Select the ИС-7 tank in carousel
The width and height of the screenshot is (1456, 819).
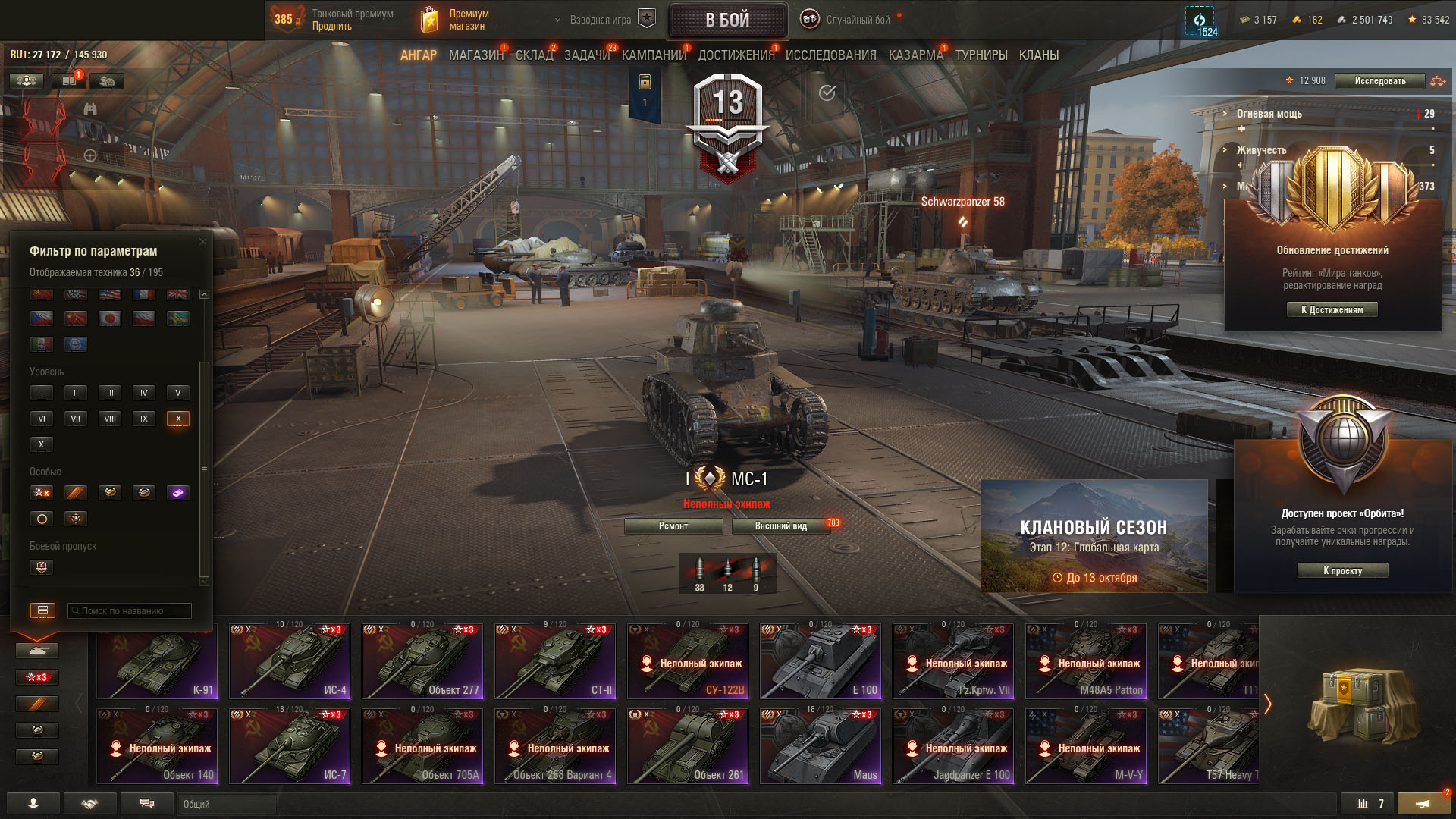(x=290, y=746)
